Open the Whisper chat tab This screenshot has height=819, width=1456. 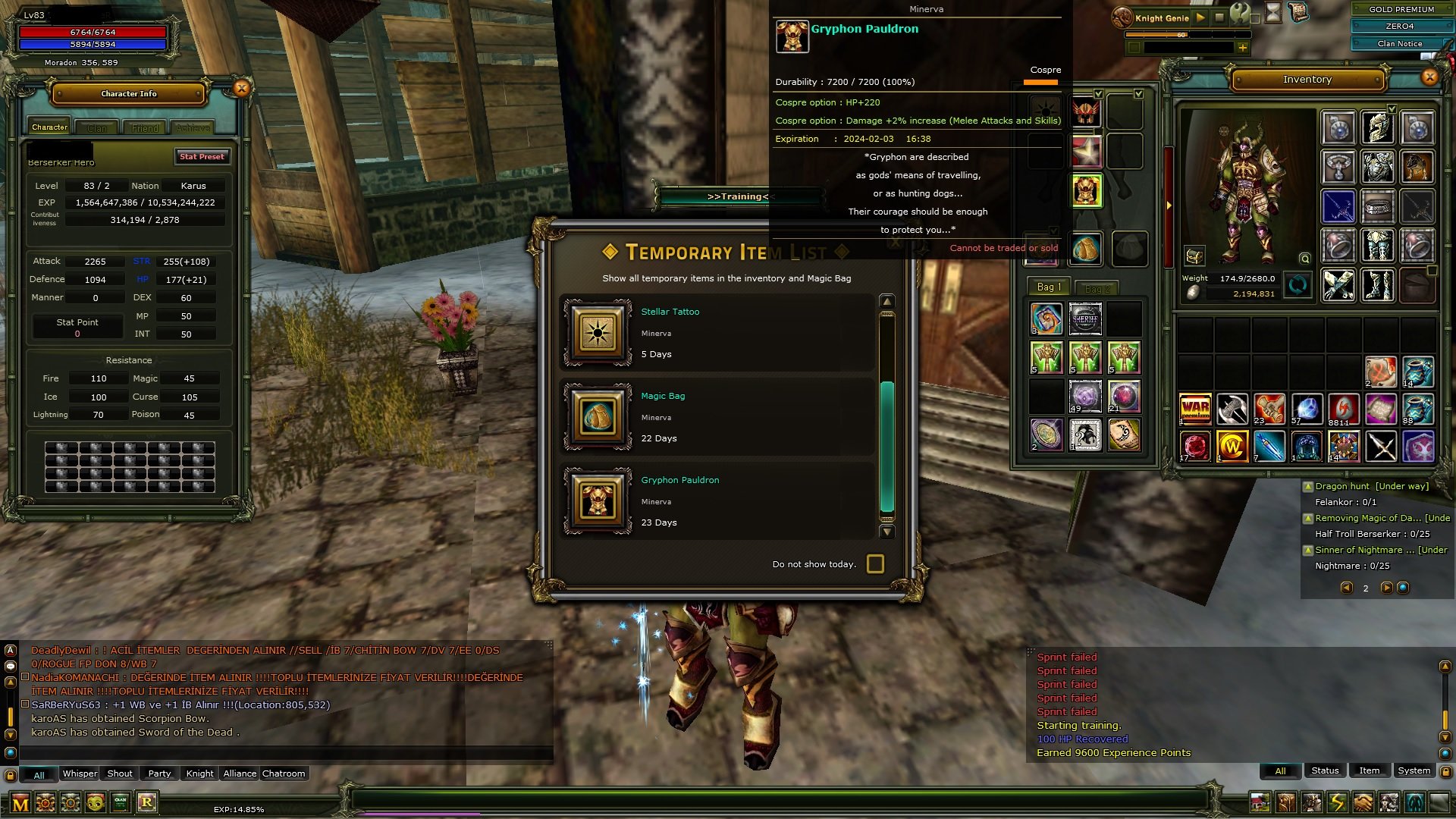pos(79,773)
